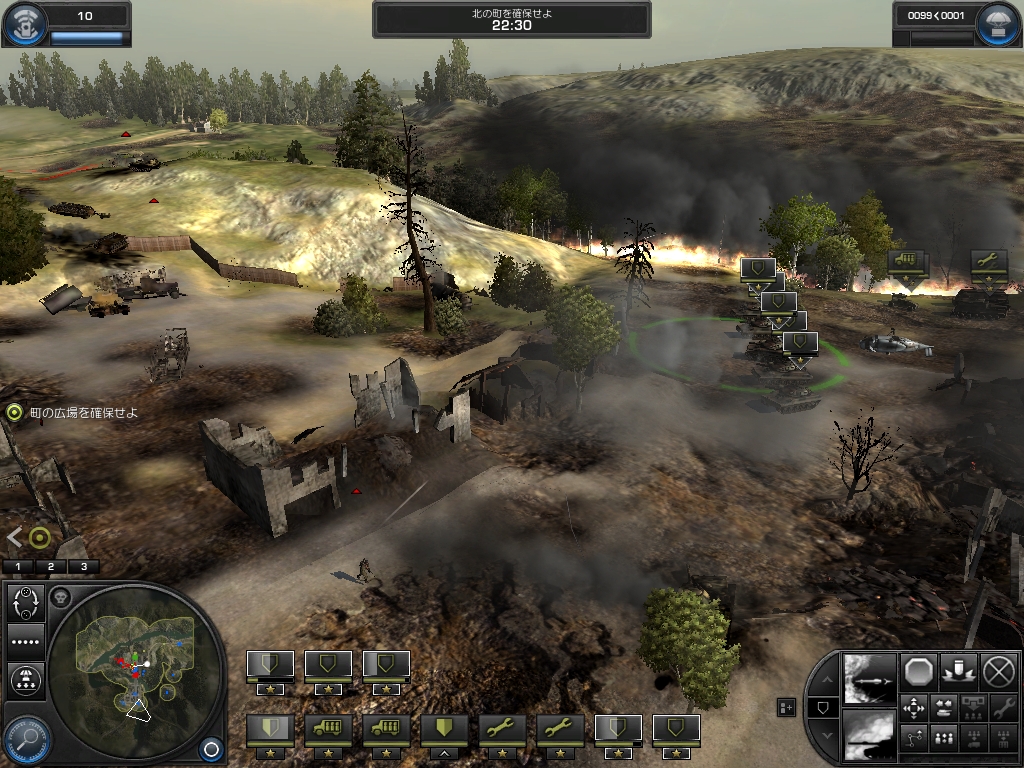Activate the rotate camera arrows button

click(24, 604)
